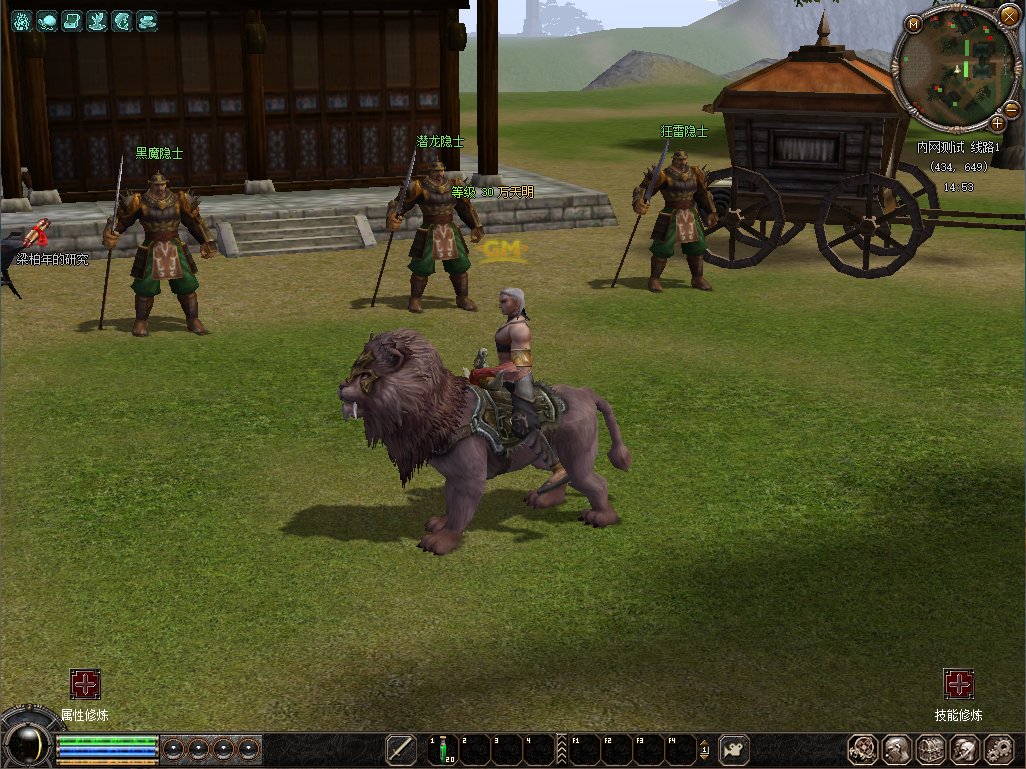Viewport: 1026px width, 769px height.
Task: Zoom in the minimap with the plus button
Action: (997, 123)
